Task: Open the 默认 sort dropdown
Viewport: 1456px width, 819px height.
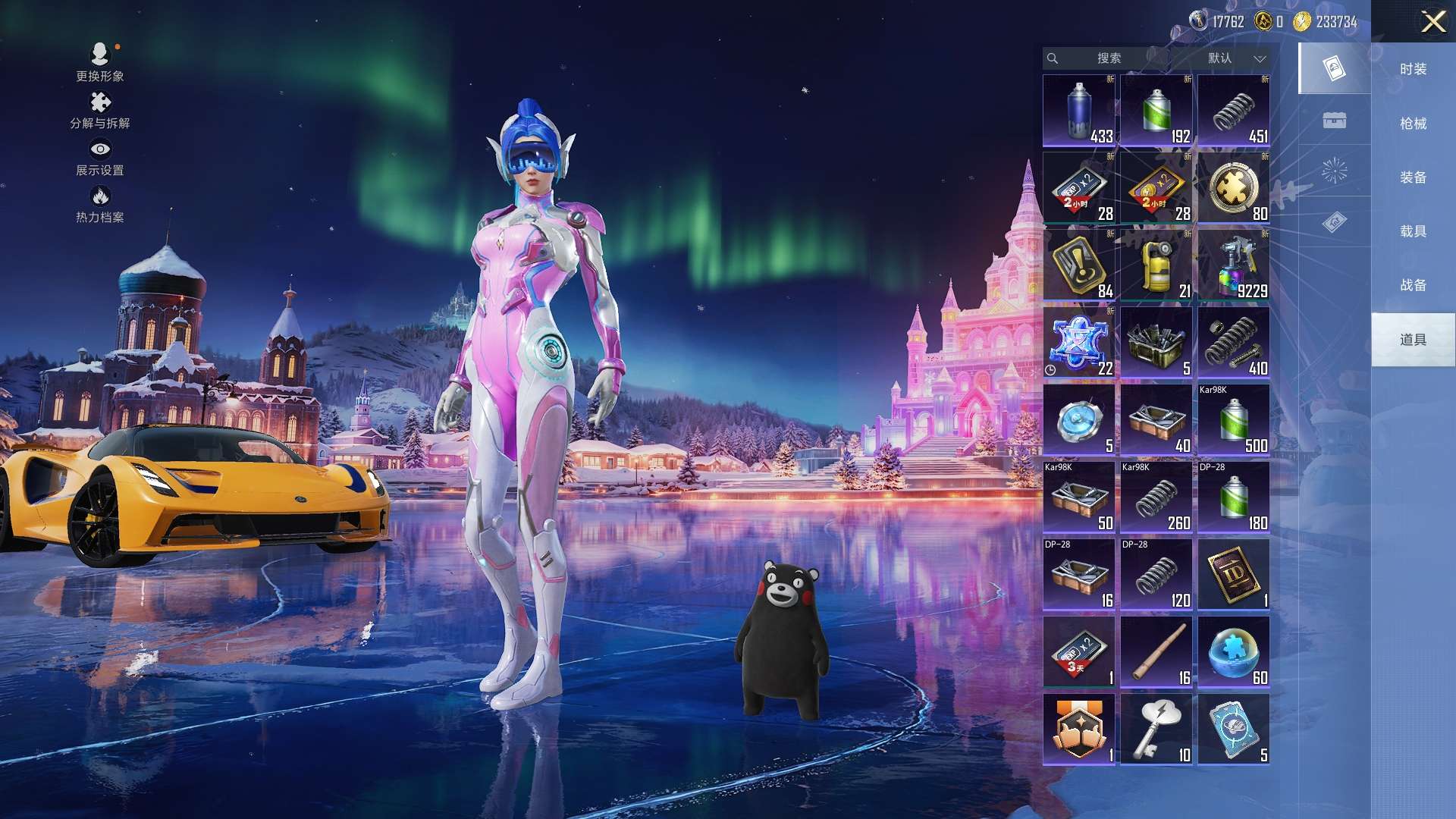Action: pos(1235,58)
